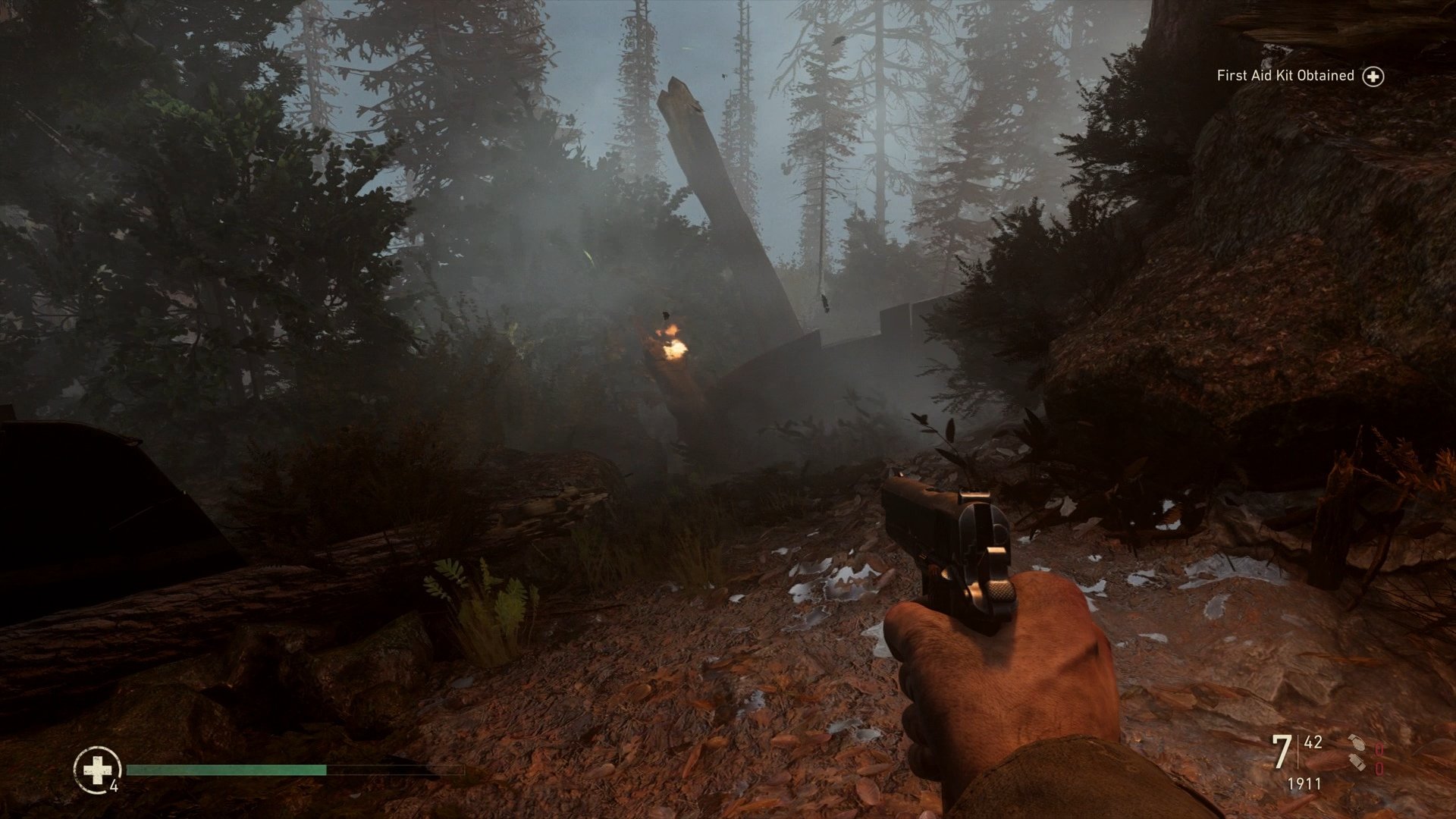Click the frag grenade count 0
The image size is (1456, 819).
coord(1379,750)
